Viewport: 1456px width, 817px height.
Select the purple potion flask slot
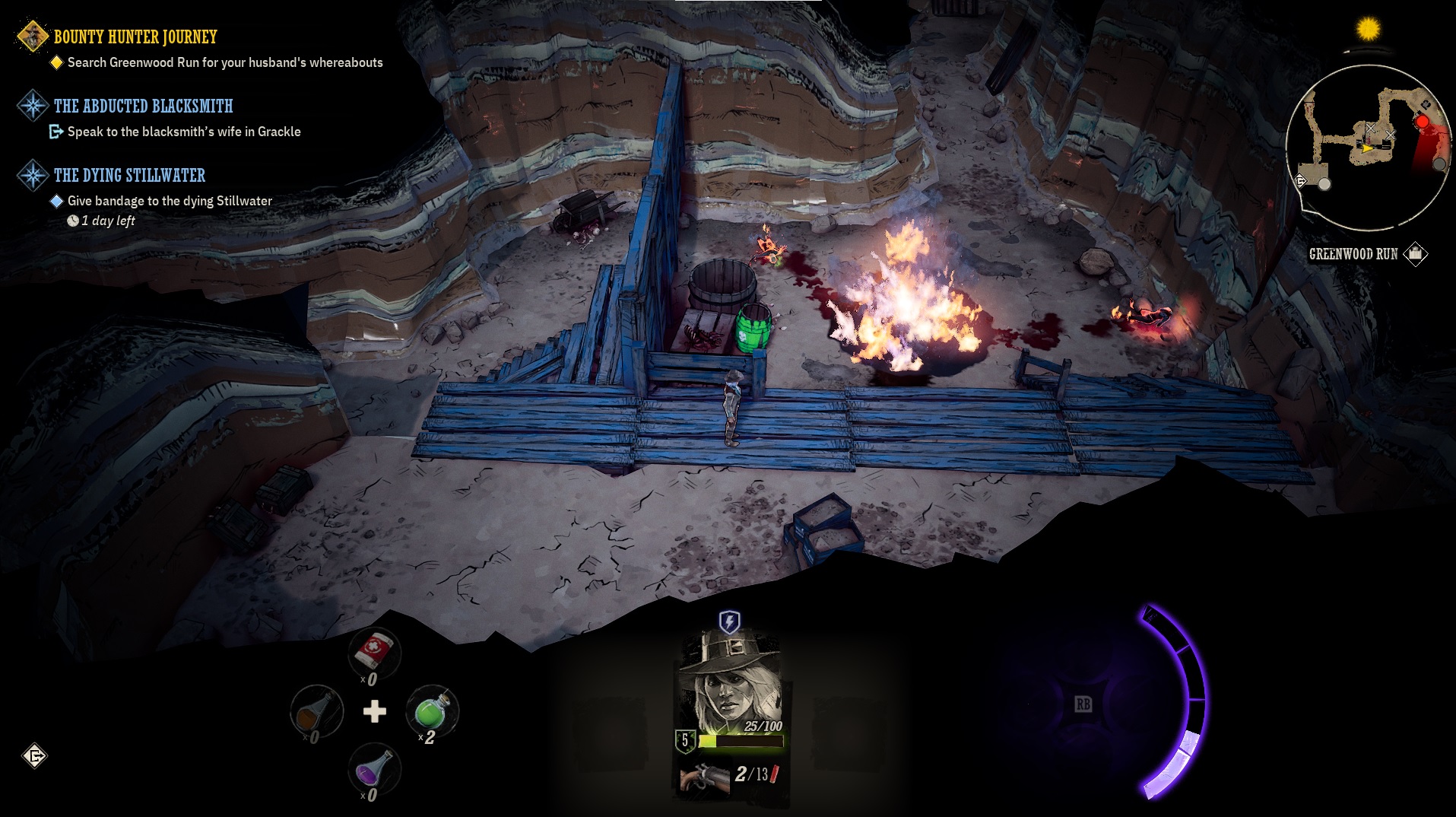point(374,770)
